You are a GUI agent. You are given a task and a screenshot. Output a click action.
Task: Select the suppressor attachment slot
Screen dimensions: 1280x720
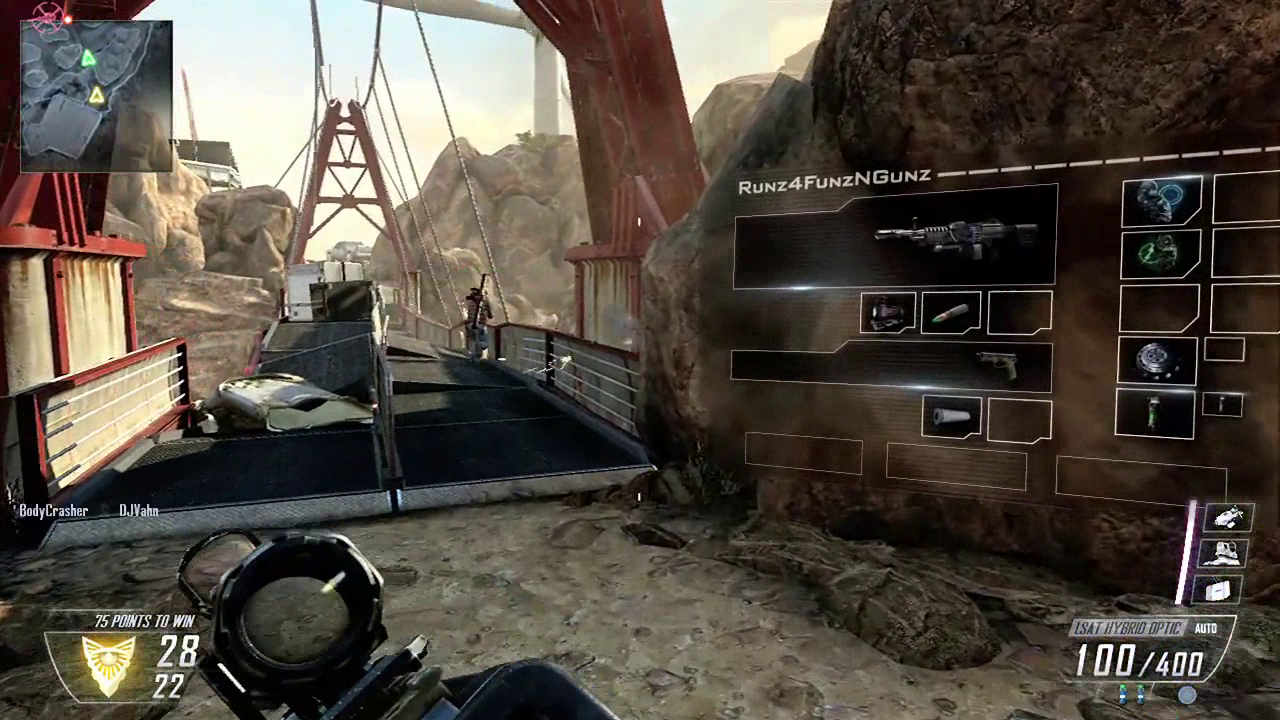coord(951,417)
